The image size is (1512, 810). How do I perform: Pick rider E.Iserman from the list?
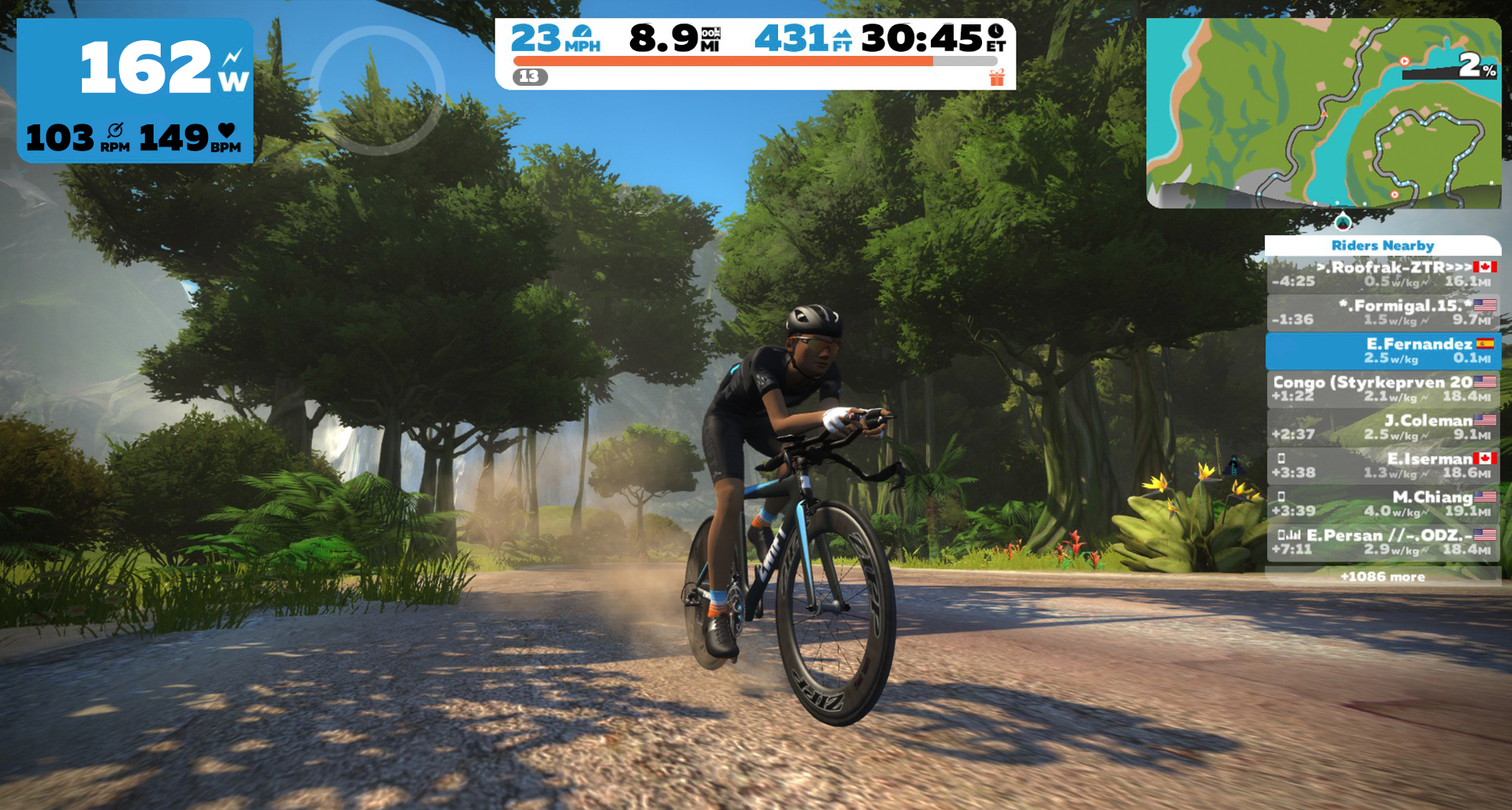(x=1383, y=465)
